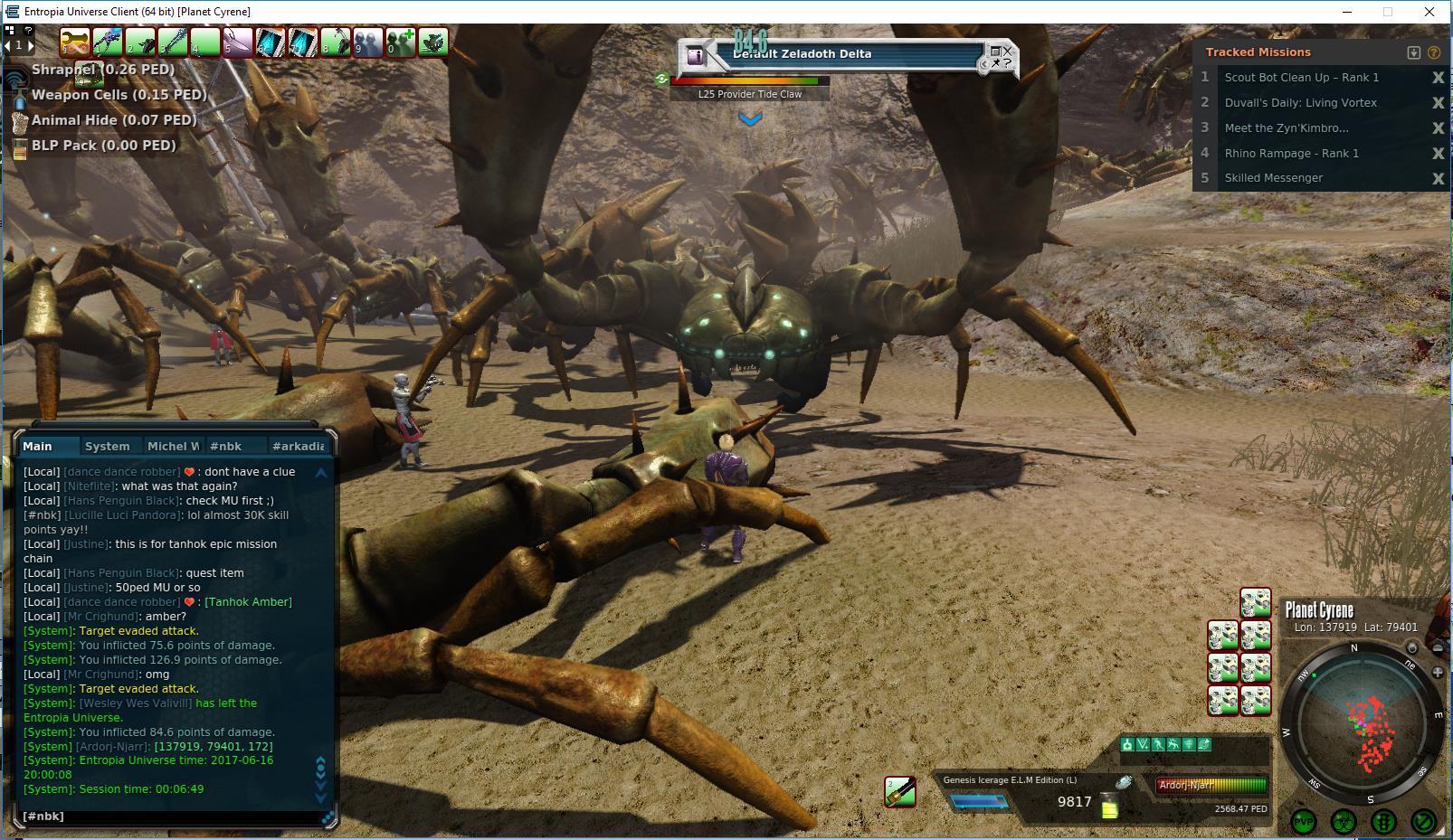The image size is (1453, 840).
Task: Open the Tracked Missions help icon
Action: 1434,52
